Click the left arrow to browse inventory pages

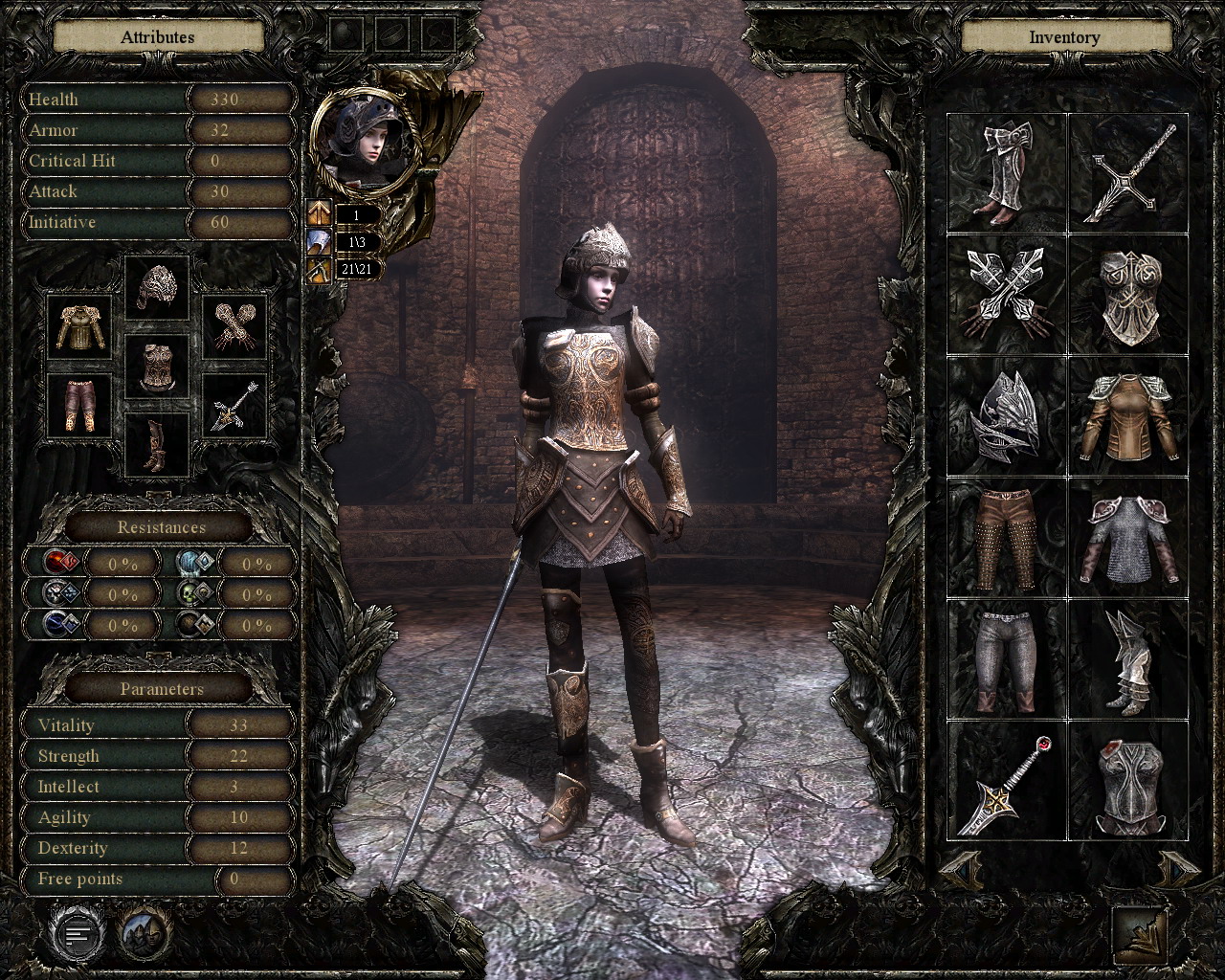point(962,871)
